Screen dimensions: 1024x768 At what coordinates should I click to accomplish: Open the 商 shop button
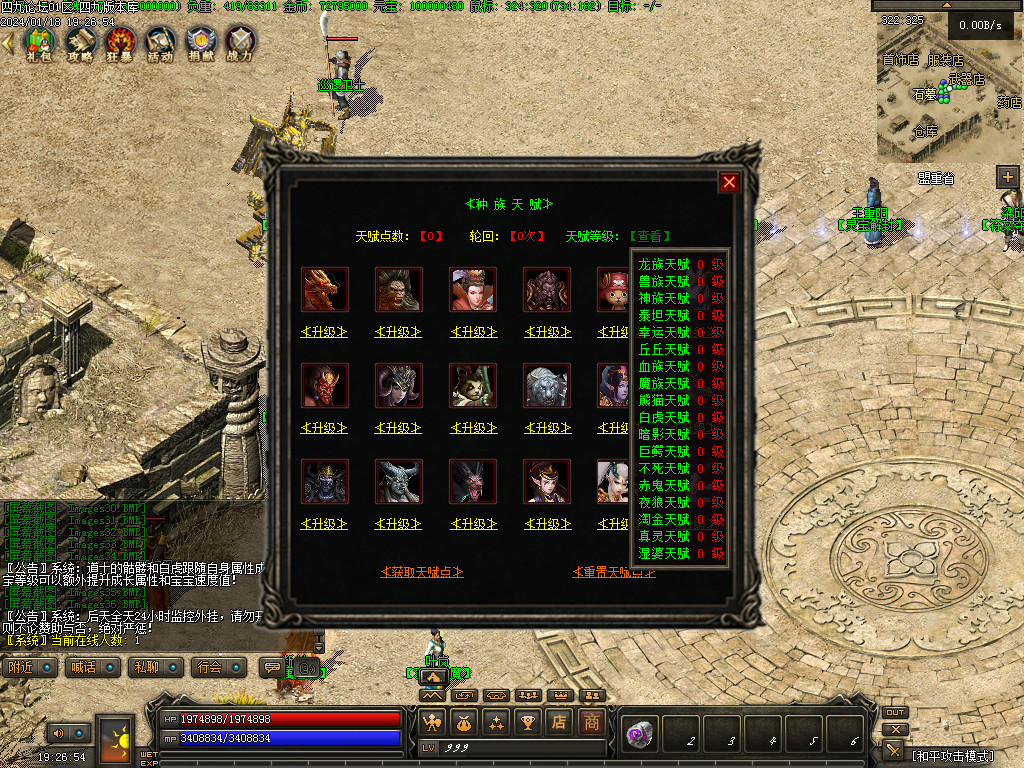pyautogui.click(x=593, y=722)
